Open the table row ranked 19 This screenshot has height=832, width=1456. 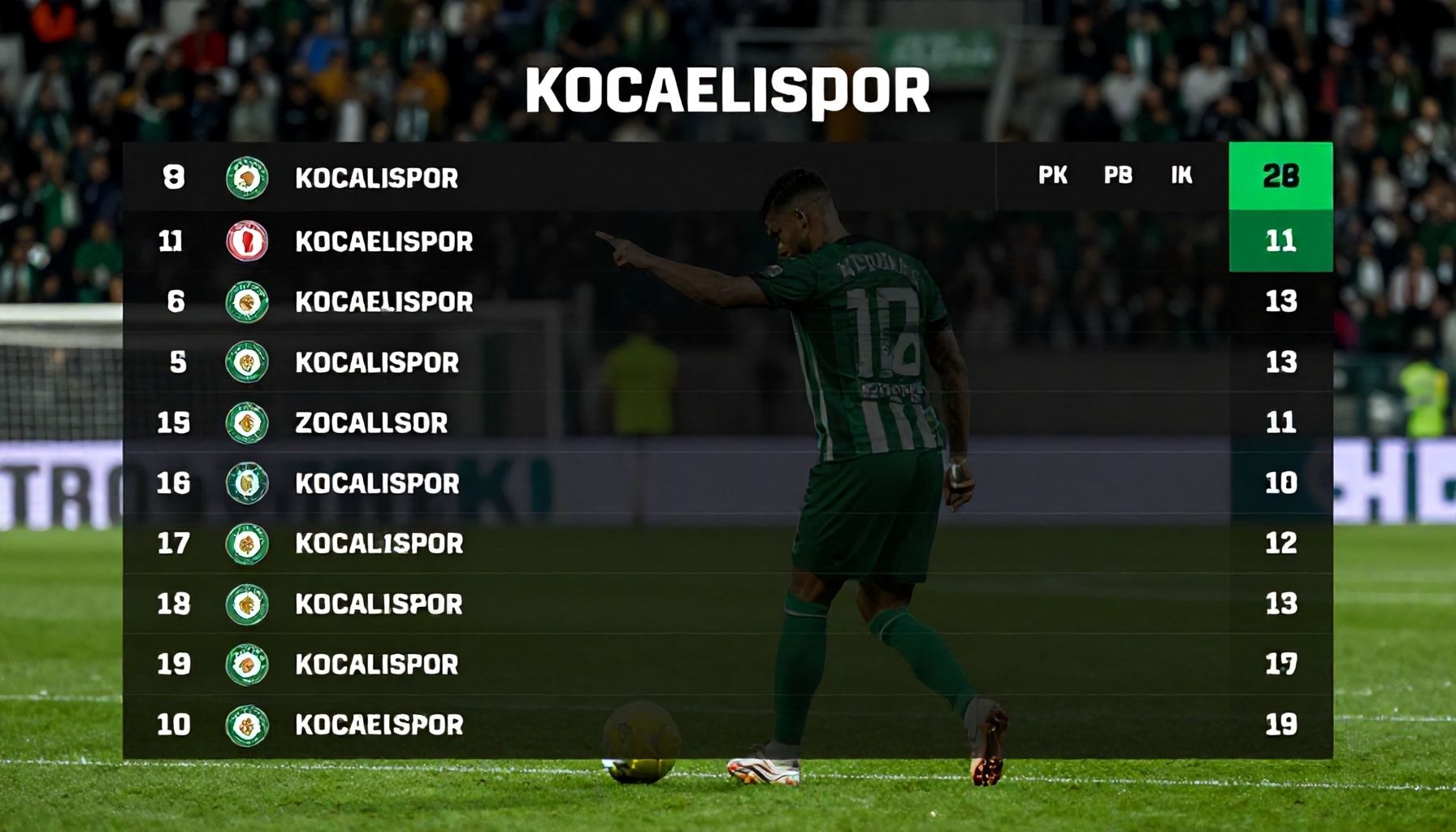tap(377, 665)
